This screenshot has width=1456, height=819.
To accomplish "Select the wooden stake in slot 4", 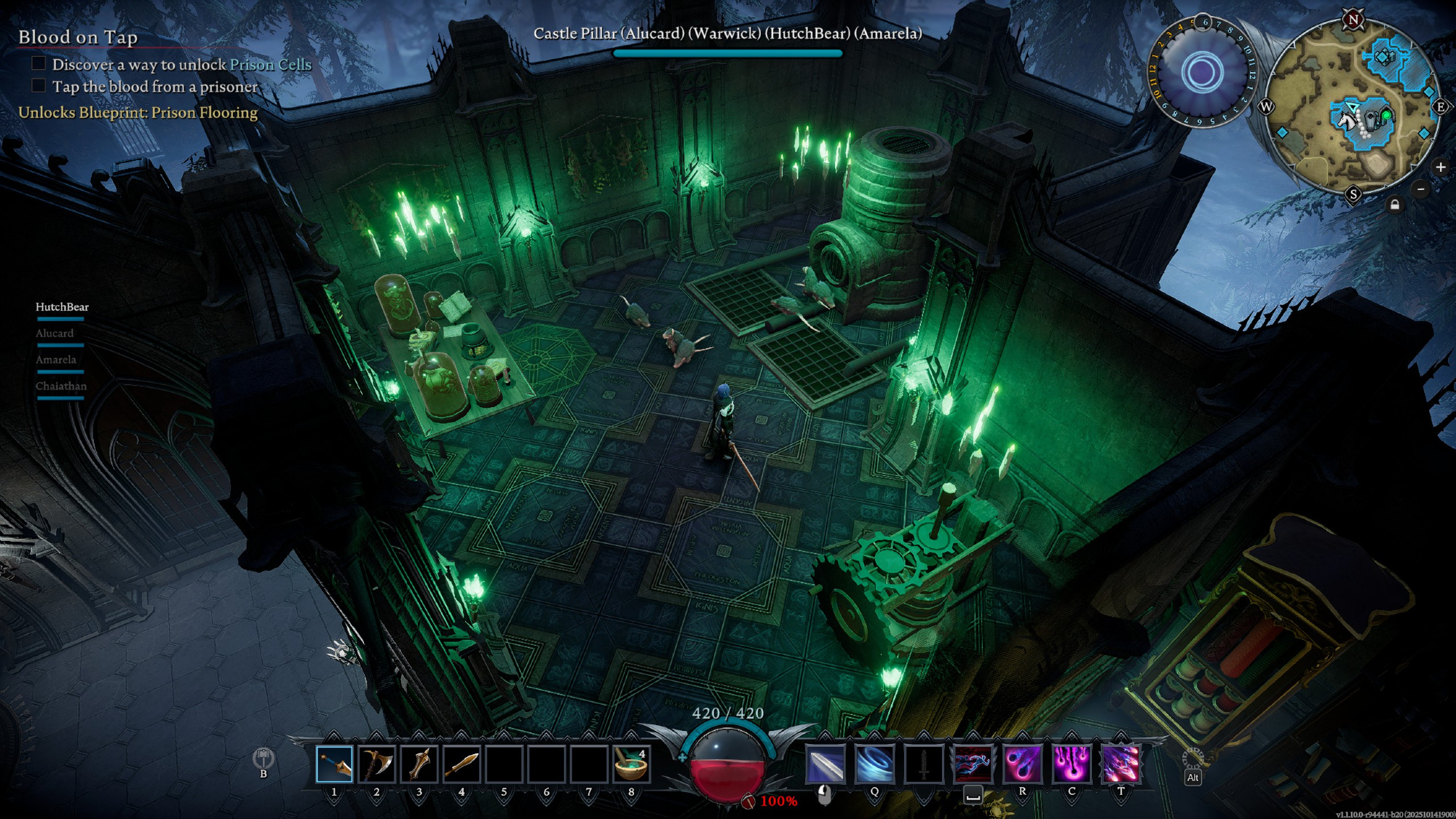I will [x=461, y=764].
